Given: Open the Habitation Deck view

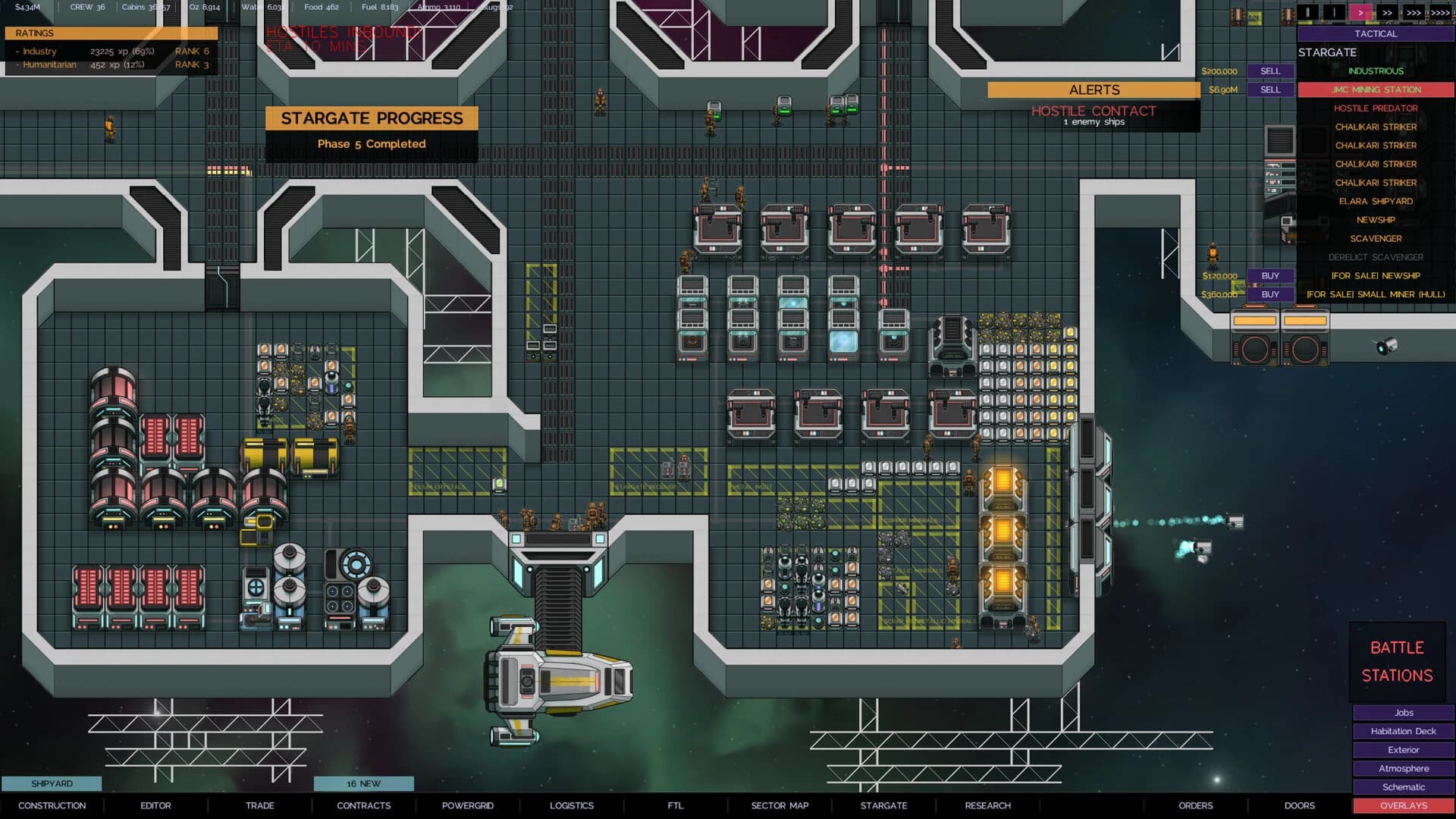Looking at the screenshot, I should [x=1403, y=731].
